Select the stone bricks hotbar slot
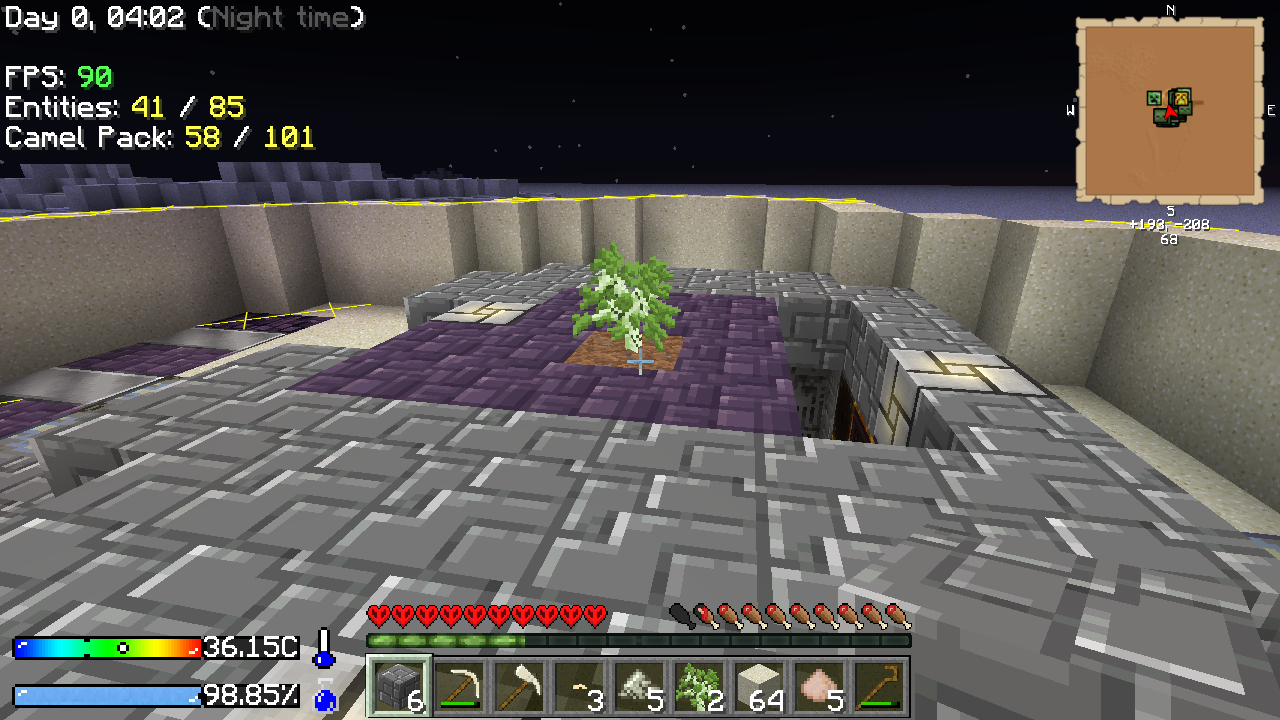 pos(400,686)
